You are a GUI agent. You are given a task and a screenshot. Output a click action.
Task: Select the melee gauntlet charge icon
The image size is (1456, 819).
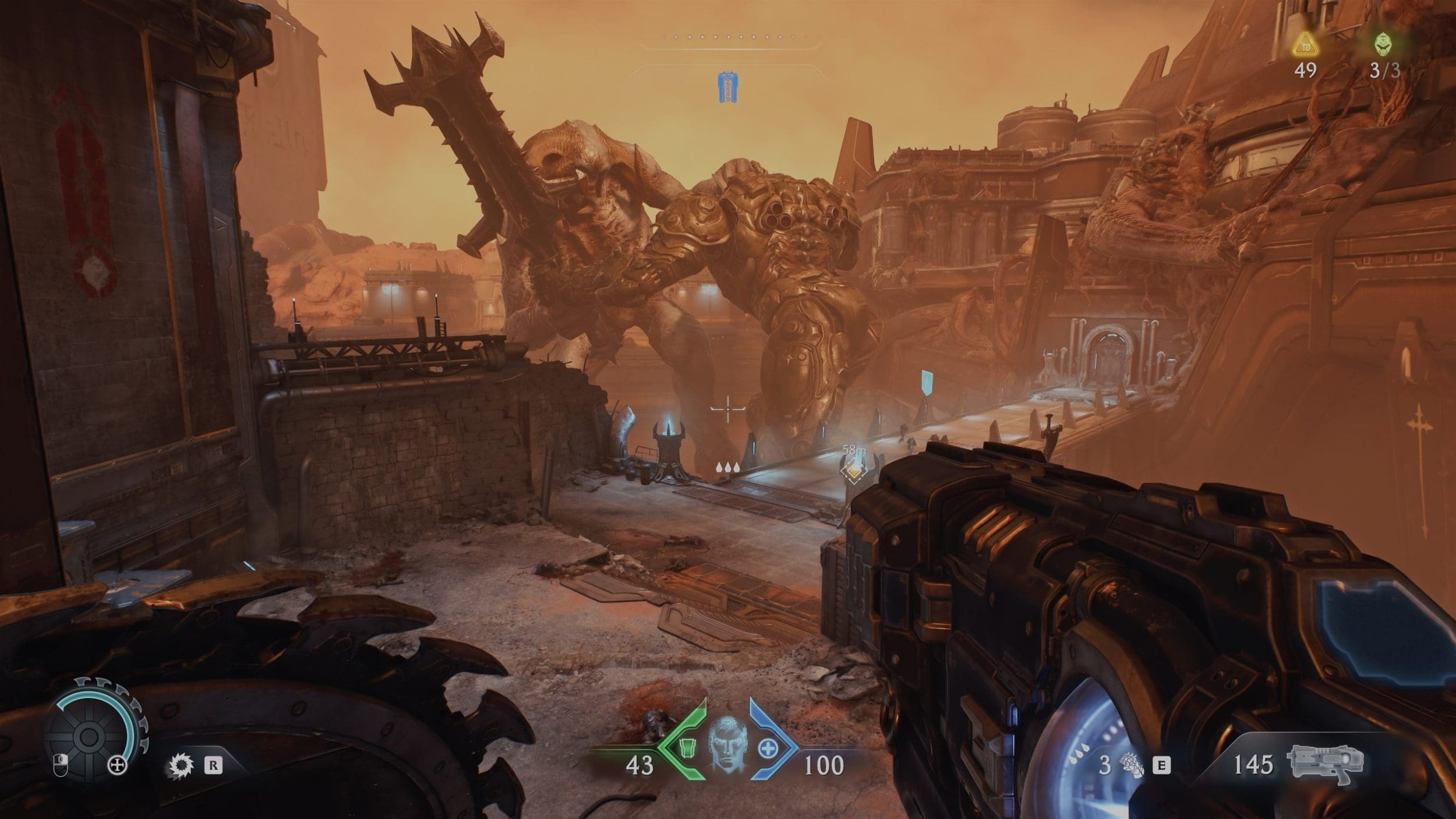[1132, 765]
